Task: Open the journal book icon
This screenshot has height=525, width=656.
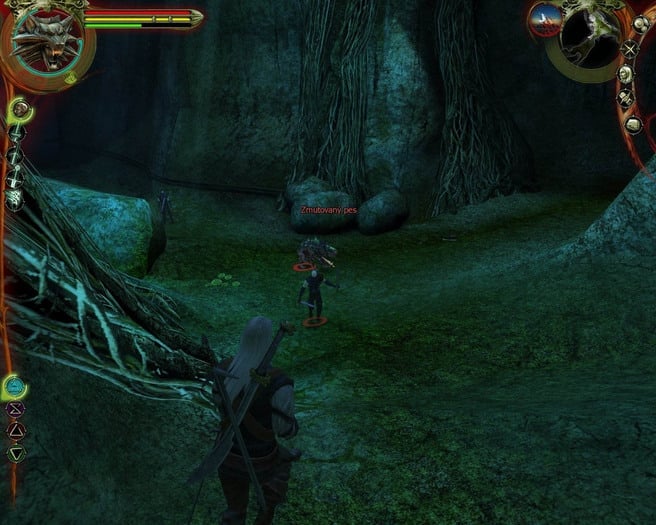Action: pyautogui.click(x=625, y=98)
